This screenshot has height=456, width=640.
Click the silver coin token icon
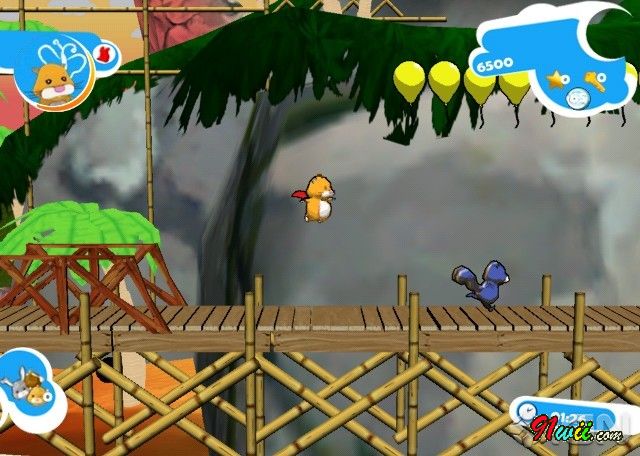coord(576,96)
